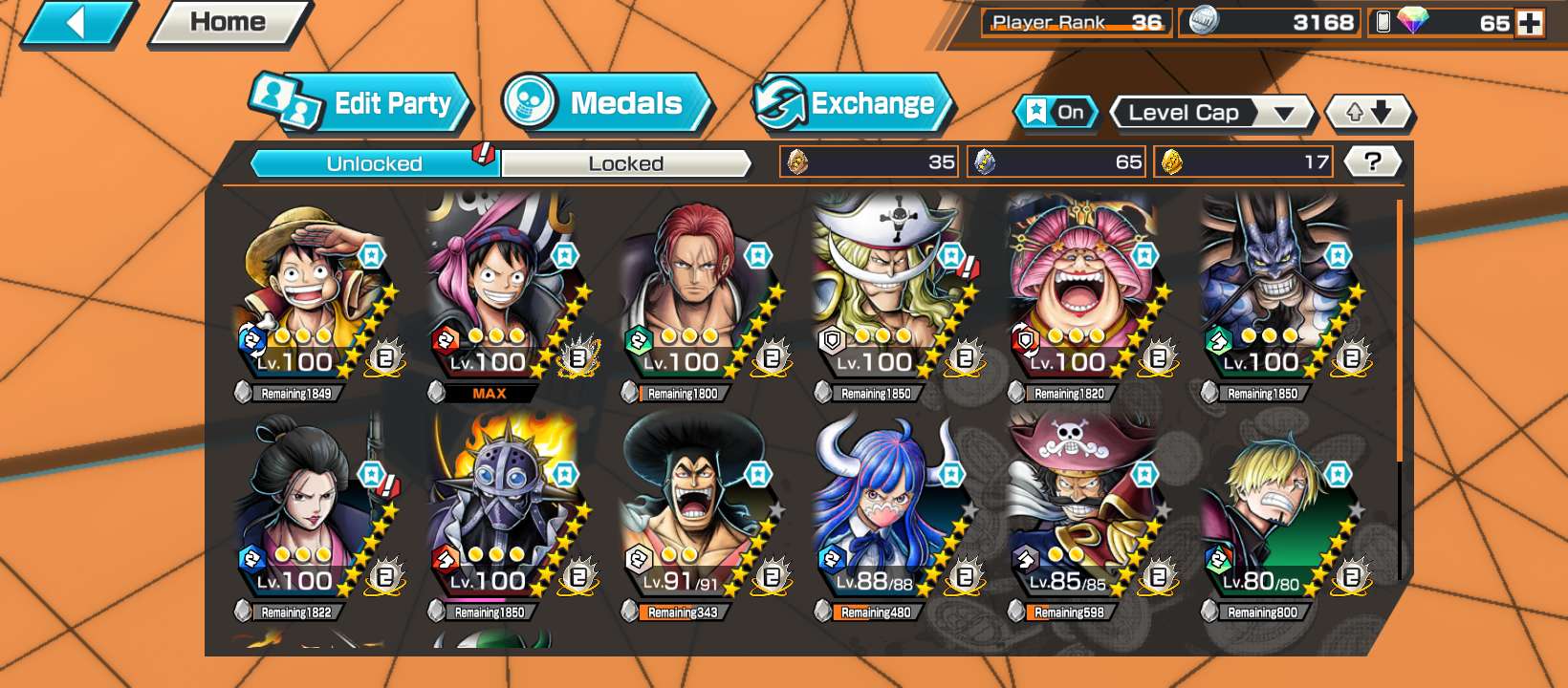Show help with the question mark button
The height and width of the screenshot is (688, 1568).
click(x=1373, y=161)
